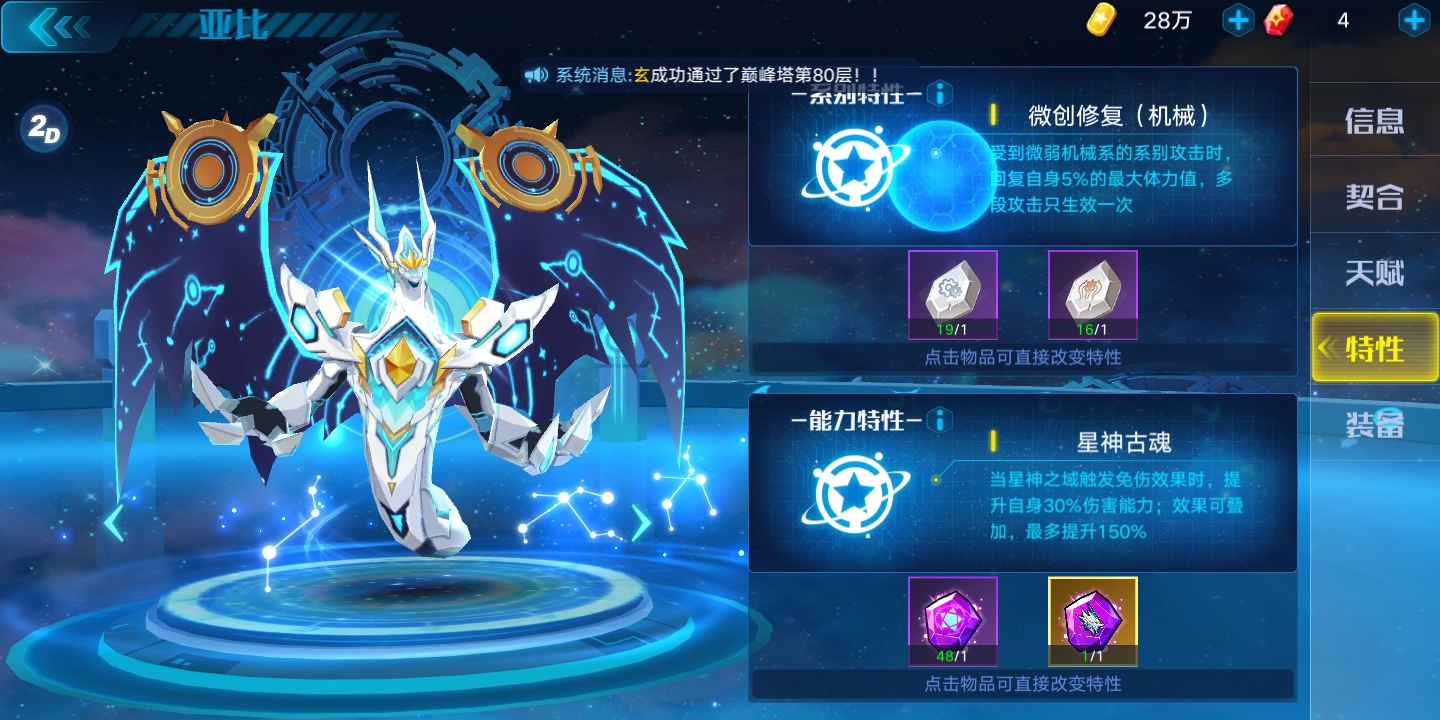This screenshot has width=1440, height=720.
Task: Switch to the 天赋 tab
Action: point(1376,271)
